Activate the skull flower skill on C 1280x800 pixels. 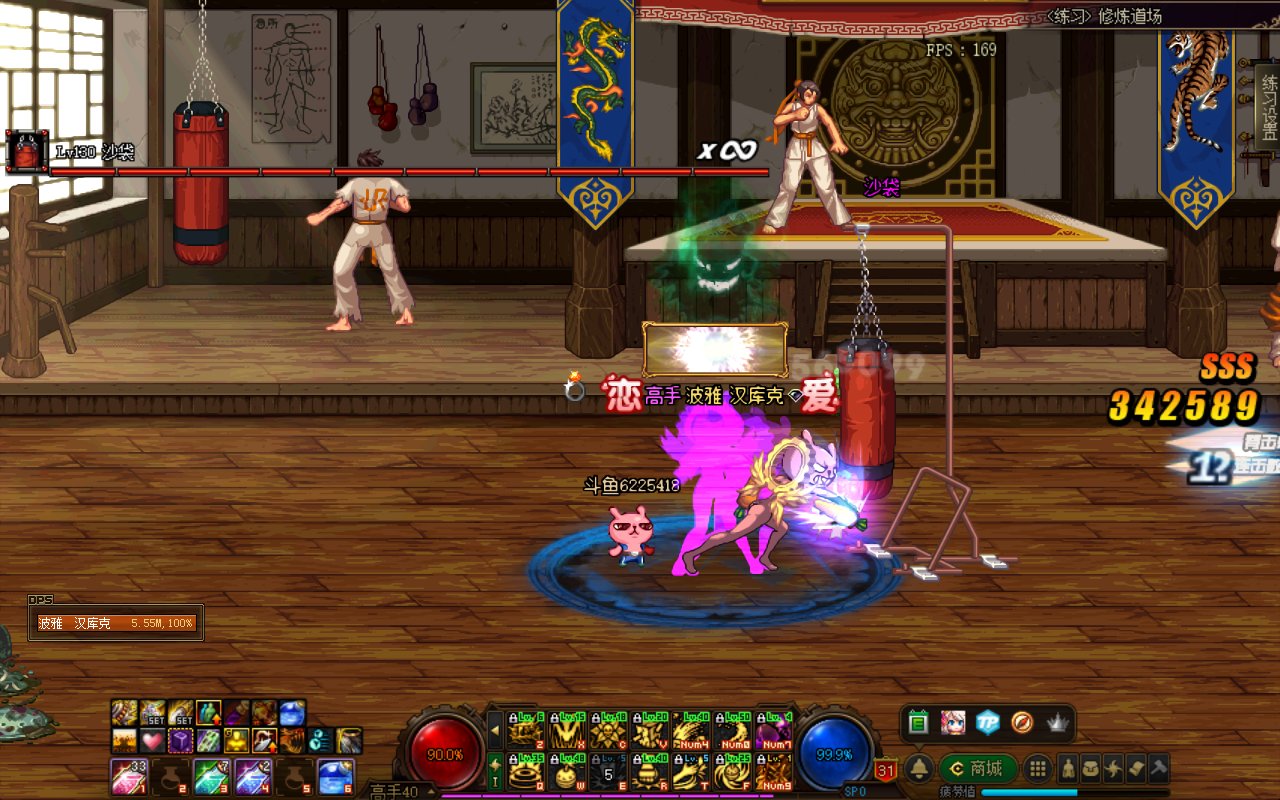(x=608, y=732)
